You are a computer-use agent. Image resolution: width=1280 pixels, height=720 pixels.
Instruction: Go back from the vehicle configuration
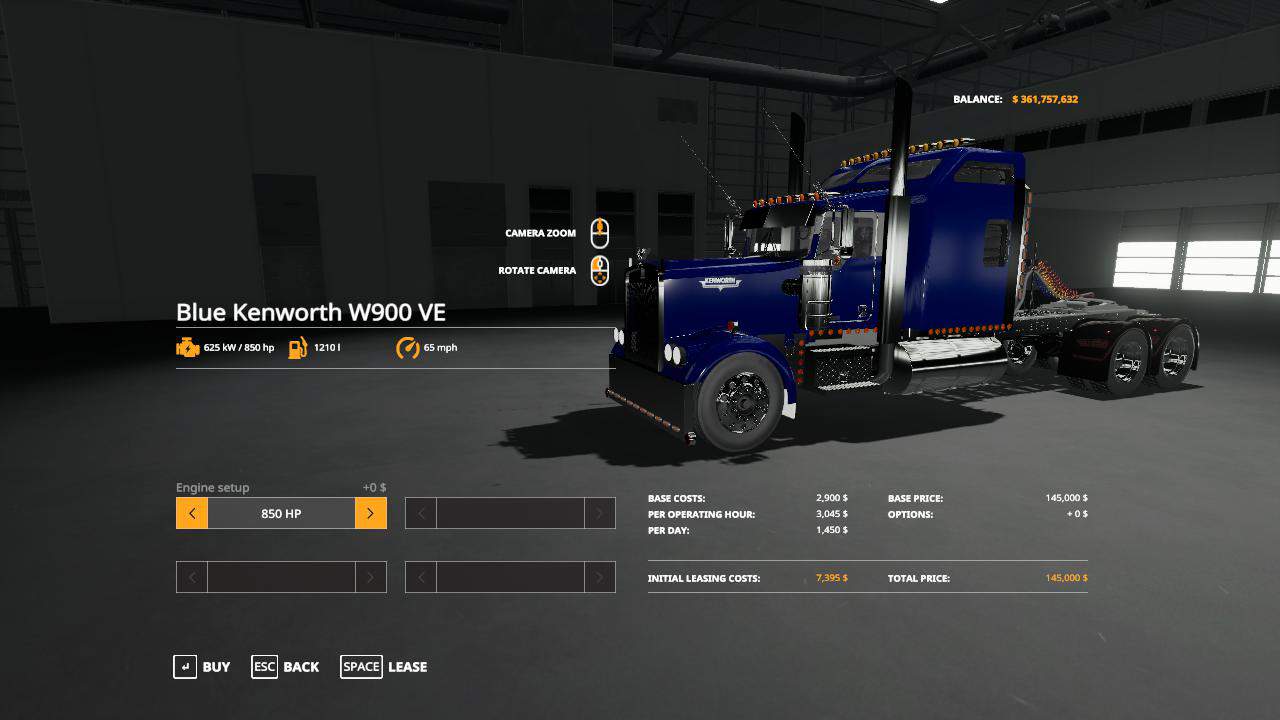286,667
